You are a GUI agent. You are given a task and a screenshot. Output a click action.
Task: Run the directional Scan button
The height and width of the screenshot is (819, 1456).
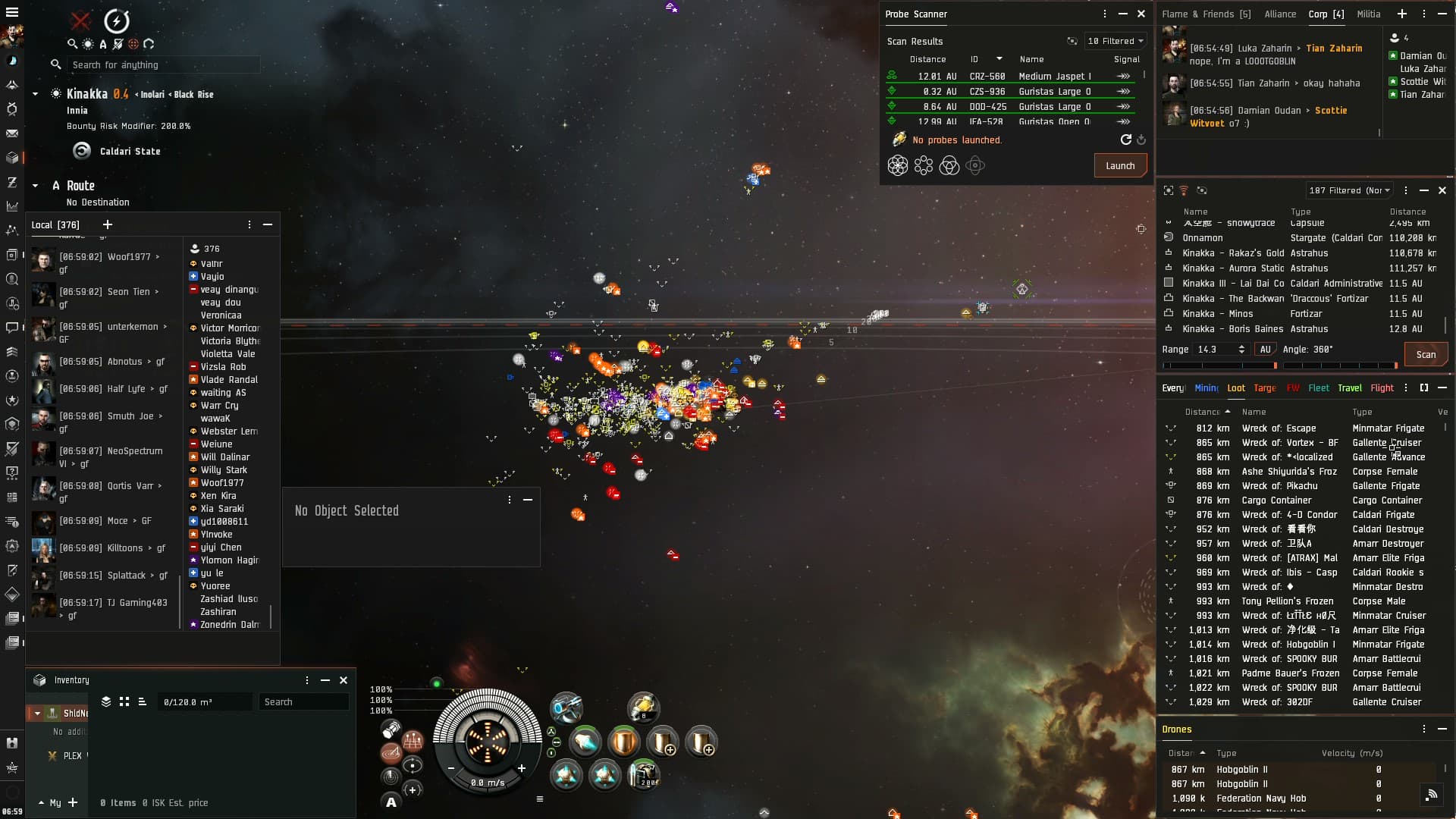(1425, 354)
